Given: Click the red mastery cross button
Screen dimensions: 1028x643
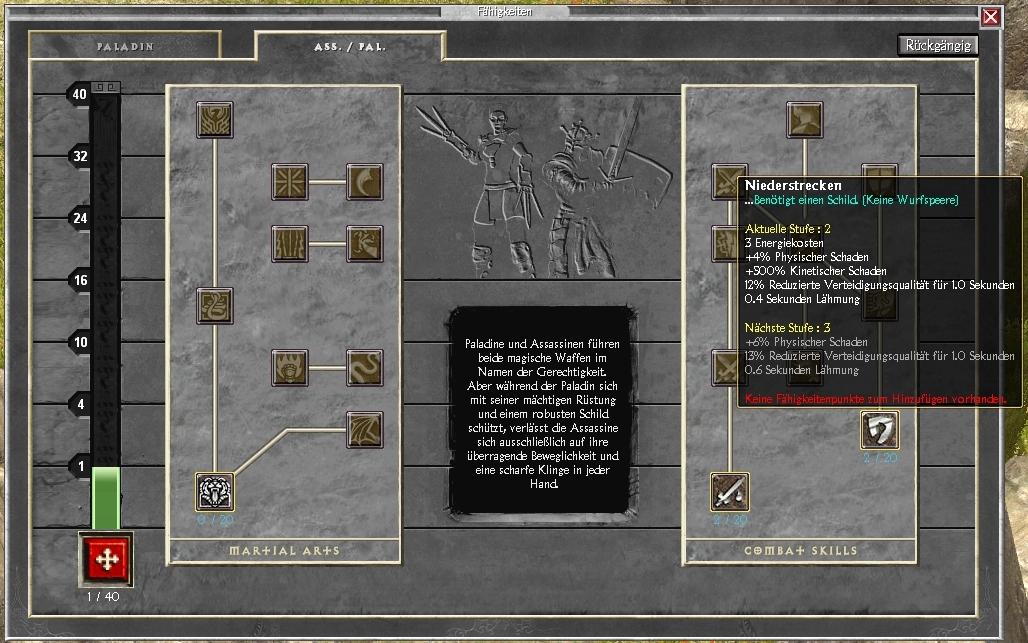Looking at the screenshot, I should 104,558.
